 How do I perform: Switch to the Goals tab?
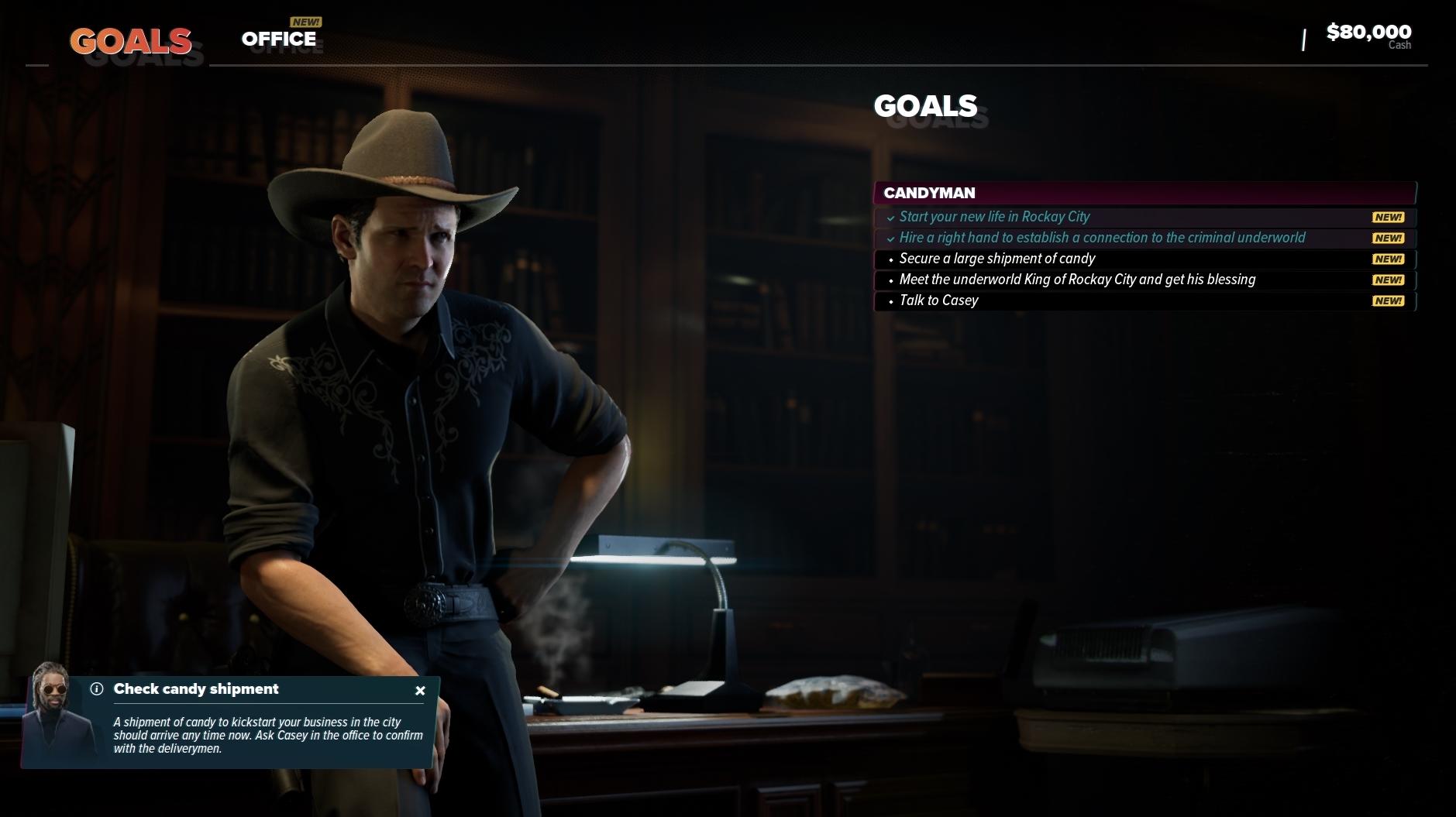tap(130, 41)
